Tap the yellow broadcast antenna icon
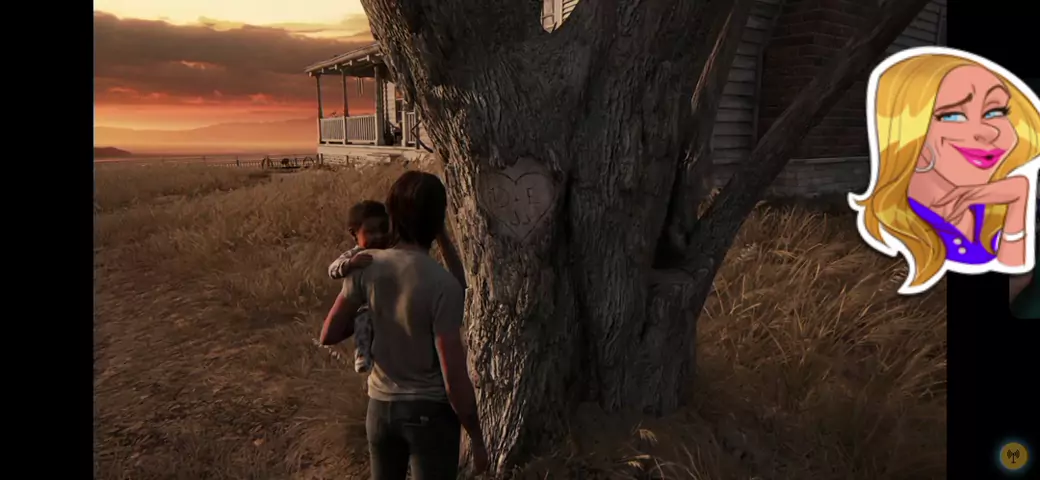Screen dimensions: 1040x480 (1013, 456)
